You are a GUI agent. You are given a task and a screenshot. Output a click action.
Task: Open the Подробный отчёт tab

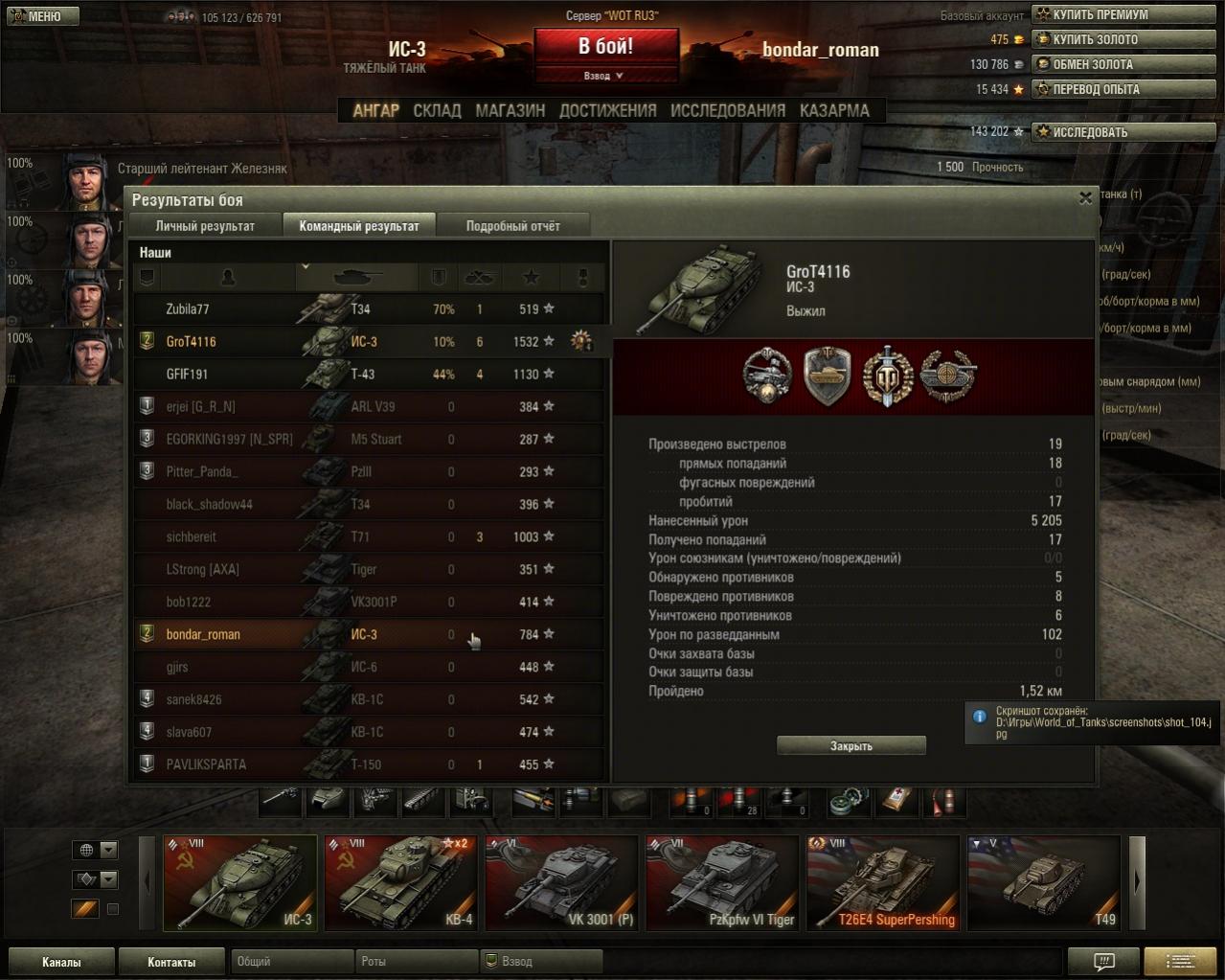(512, 226)
